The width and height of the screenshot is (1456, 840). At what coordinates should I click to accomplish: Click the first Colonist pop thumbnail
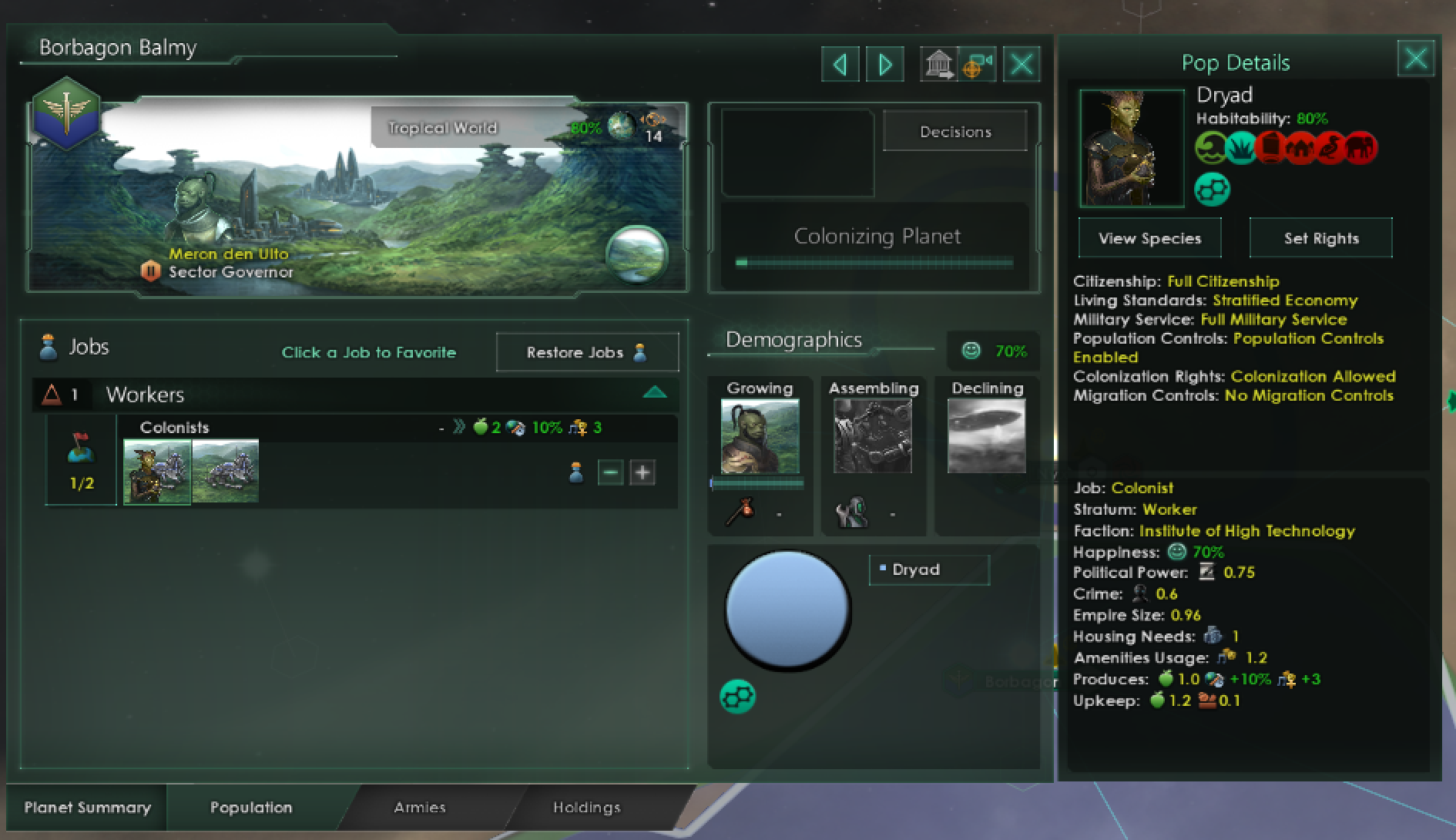[157, 472]
